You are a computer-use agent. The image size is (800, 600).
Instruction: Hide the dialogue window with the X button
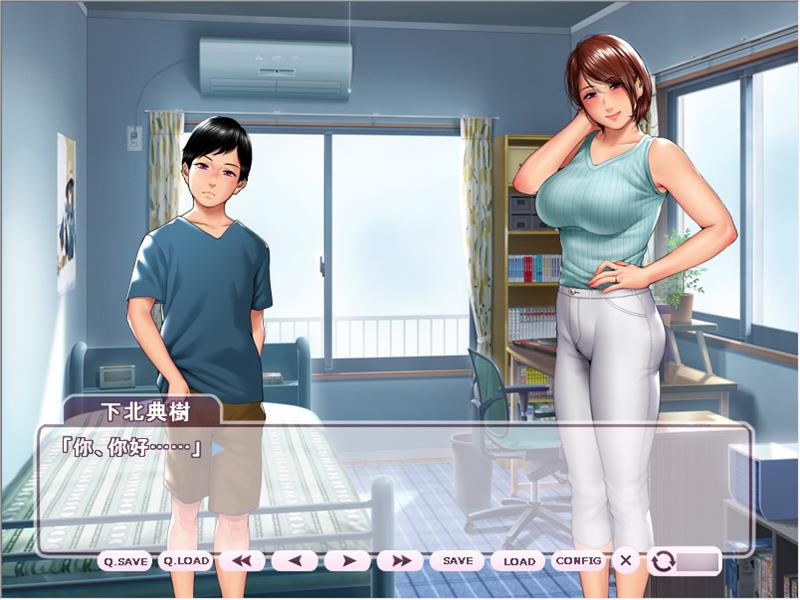pyautogui.click(x=626, y=561)
